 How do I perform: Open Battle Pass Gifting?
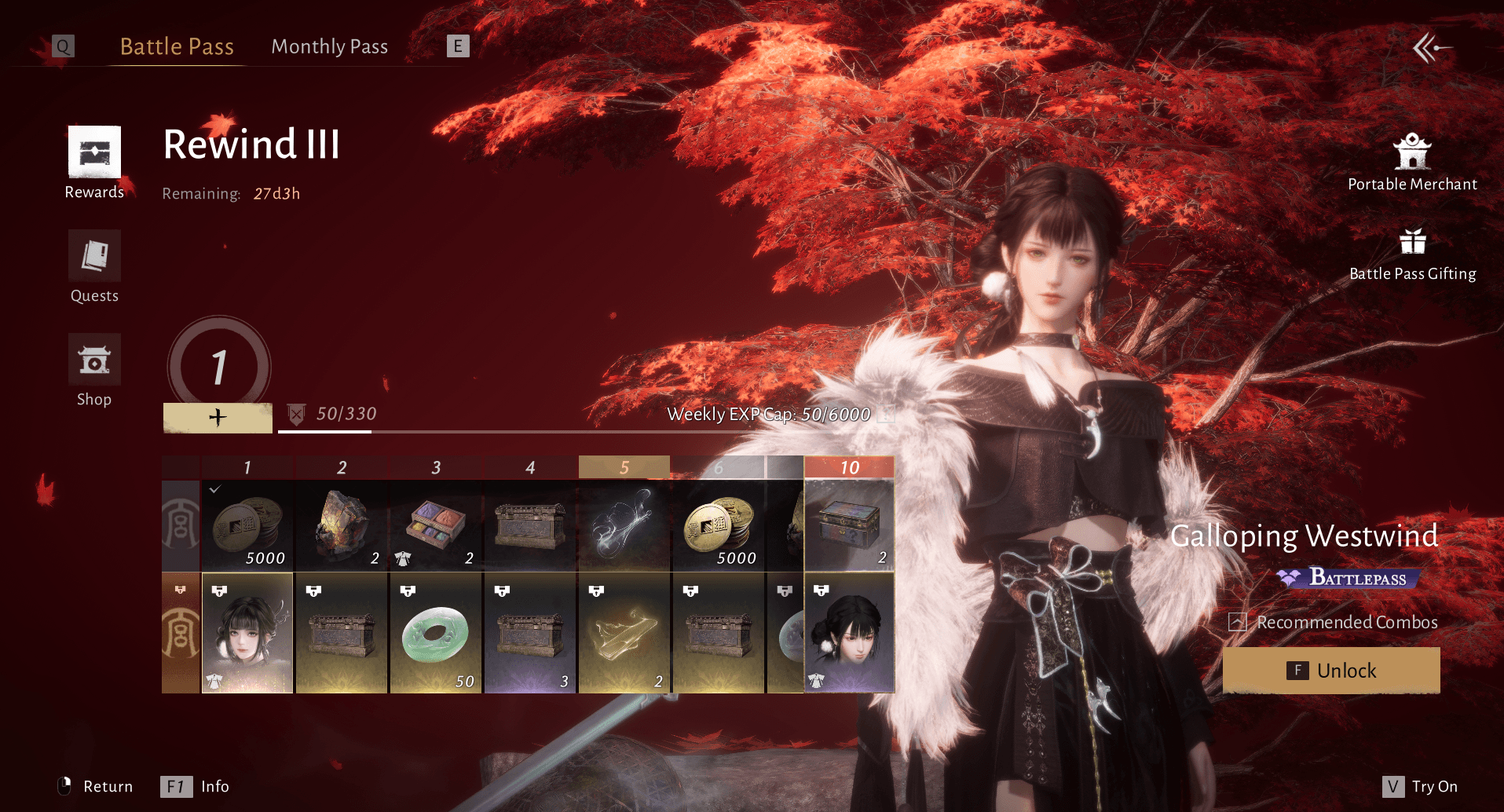[x=1412, y=254]
